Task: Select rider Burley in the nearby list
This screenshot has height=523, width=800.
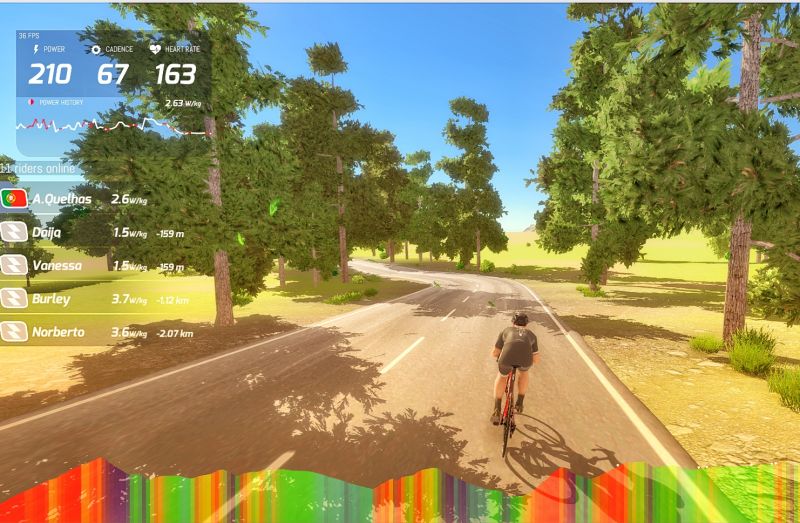Action: (x=51, y=298)
